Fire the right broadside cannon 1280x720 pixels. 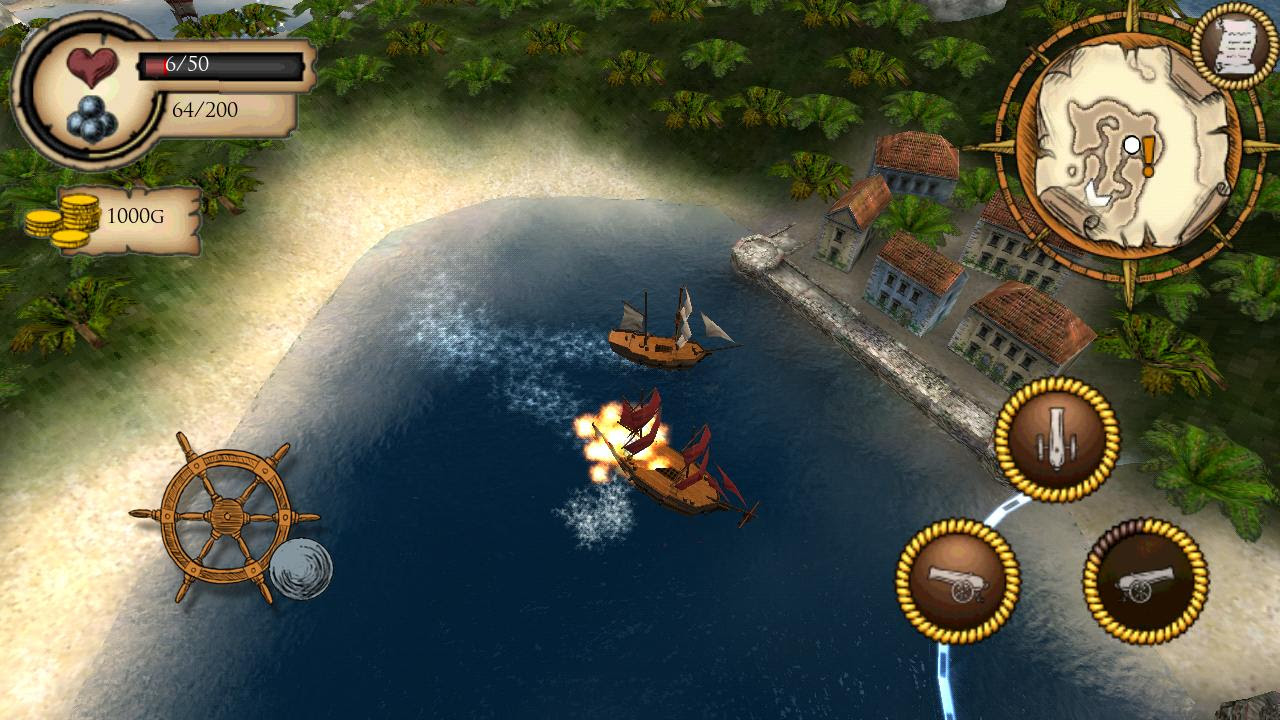(x=1140, y=580)
